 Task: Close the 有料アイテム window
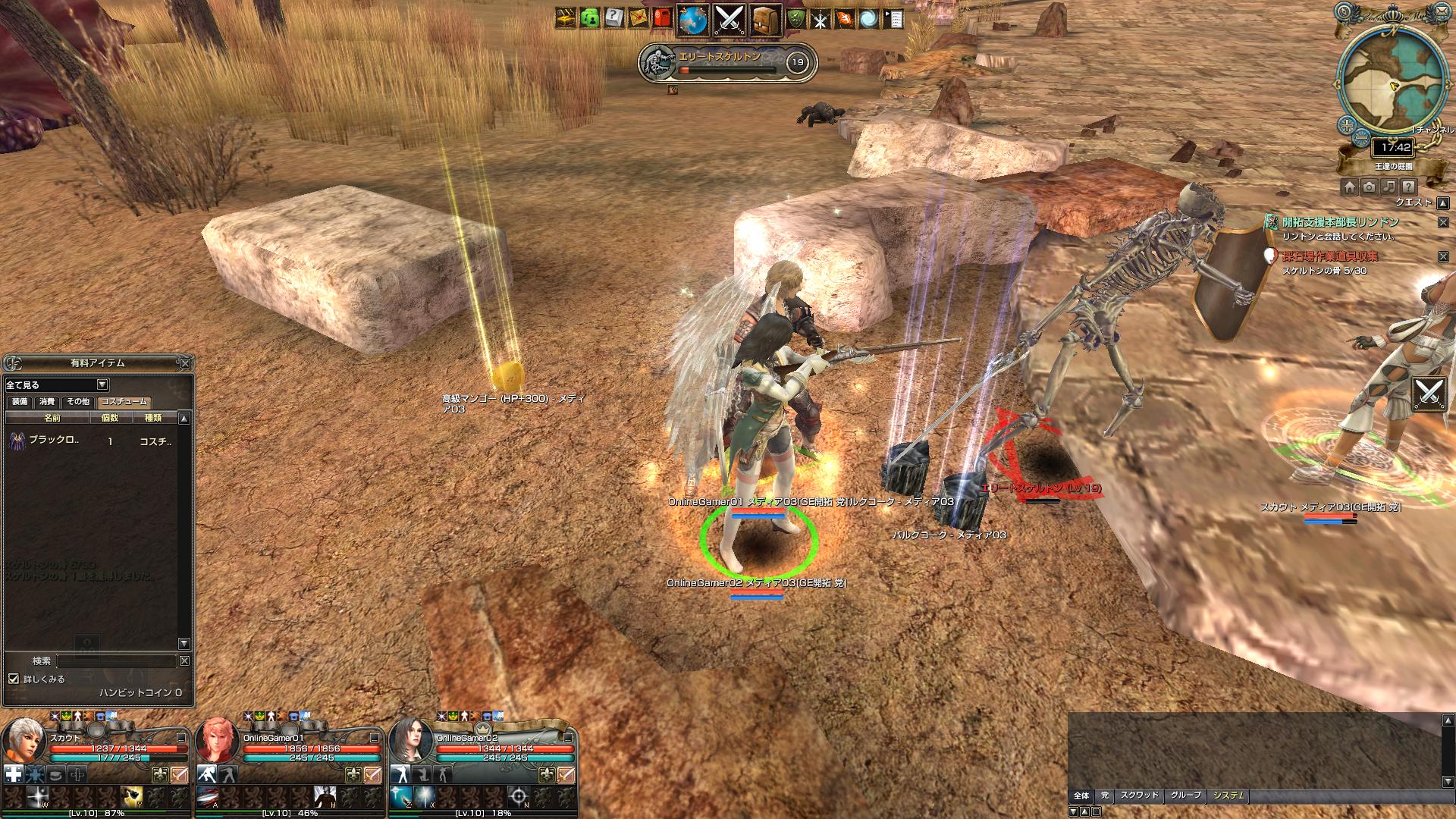tap(185, 363)
